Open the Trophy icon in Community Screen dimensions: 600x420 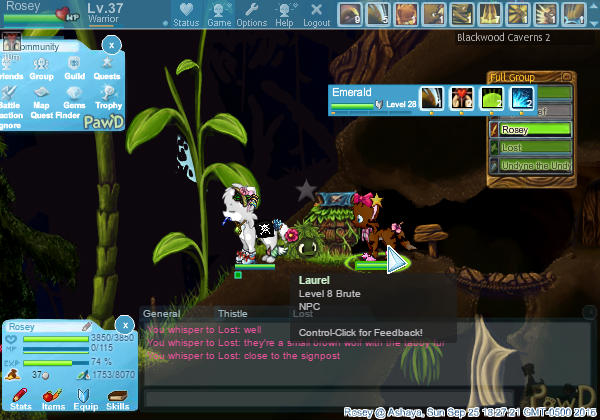108,95
